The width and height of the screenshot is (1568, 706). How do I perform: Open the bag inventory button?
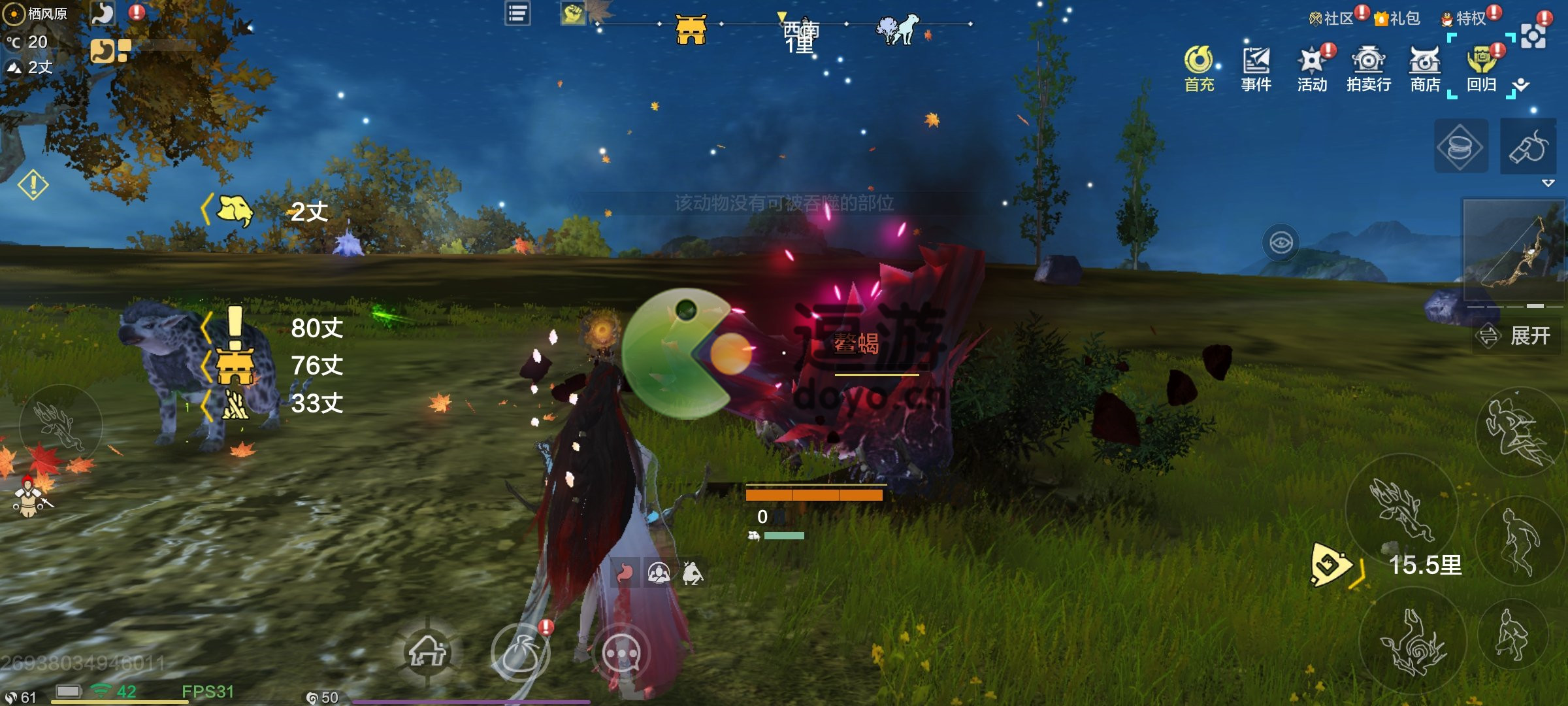(x=521, y=652)
